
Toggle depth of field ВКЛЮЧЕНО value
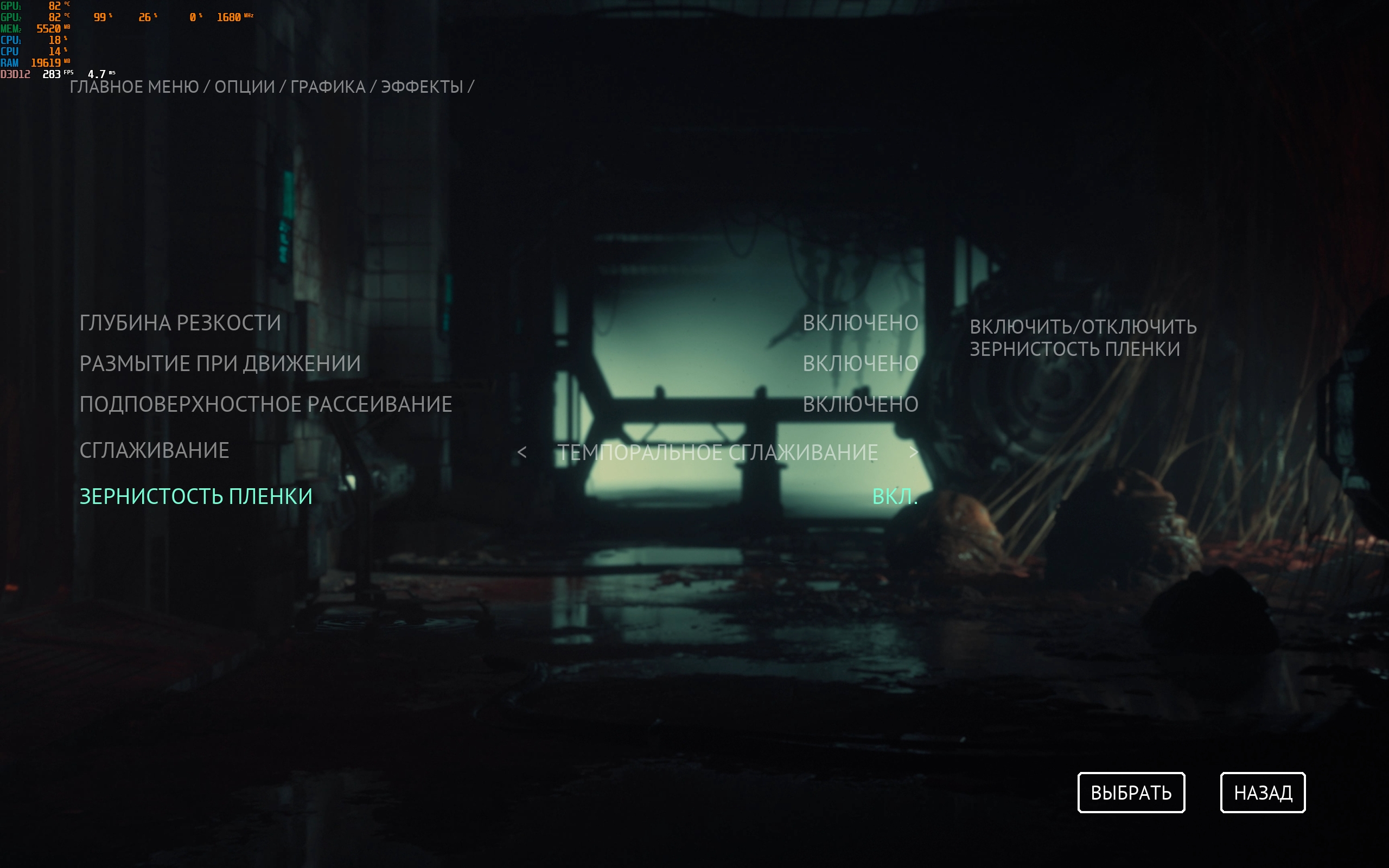coord(860,323)
